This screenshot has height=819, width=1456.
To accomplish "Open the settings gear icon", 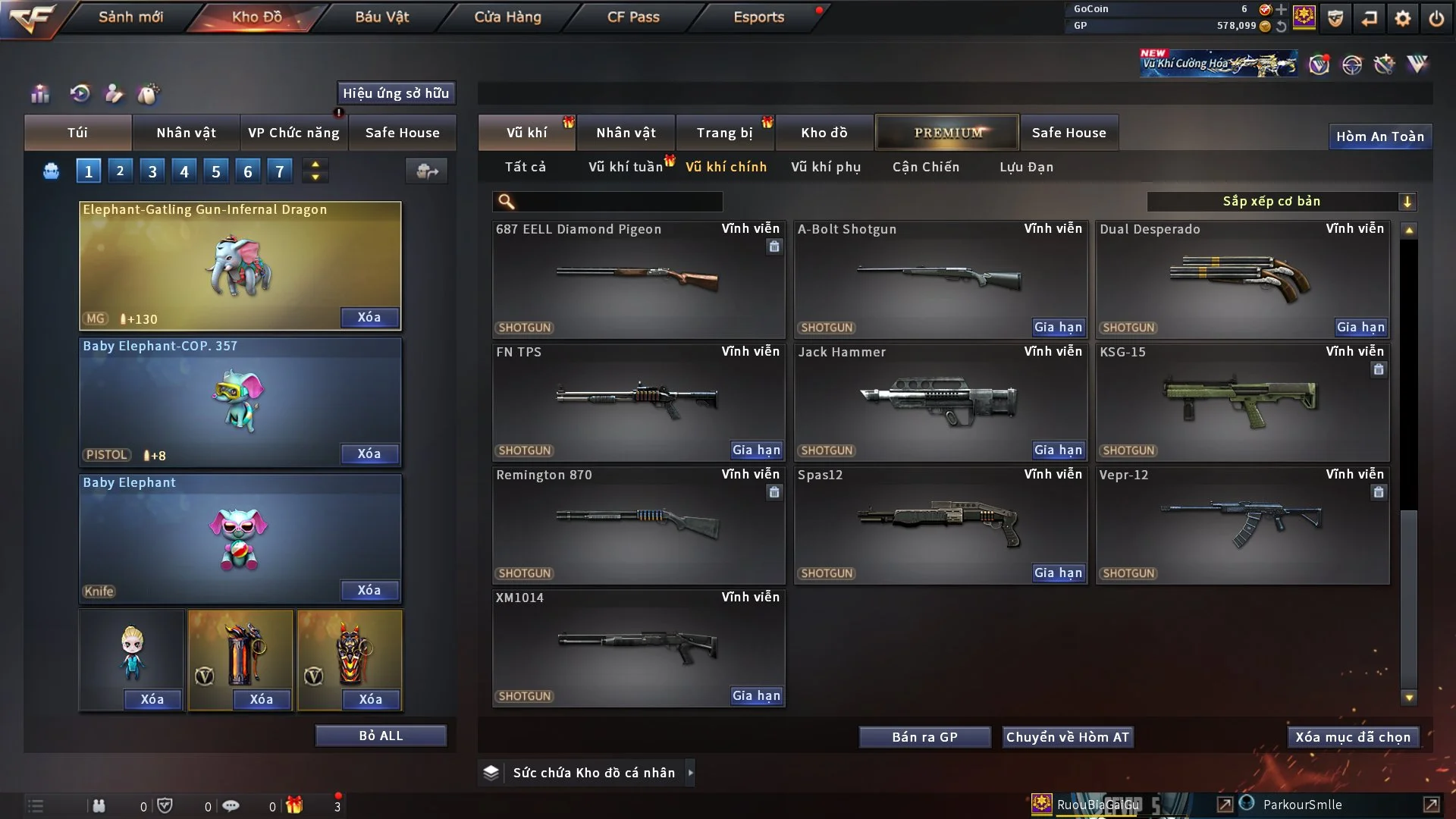I will (1403, 18).
